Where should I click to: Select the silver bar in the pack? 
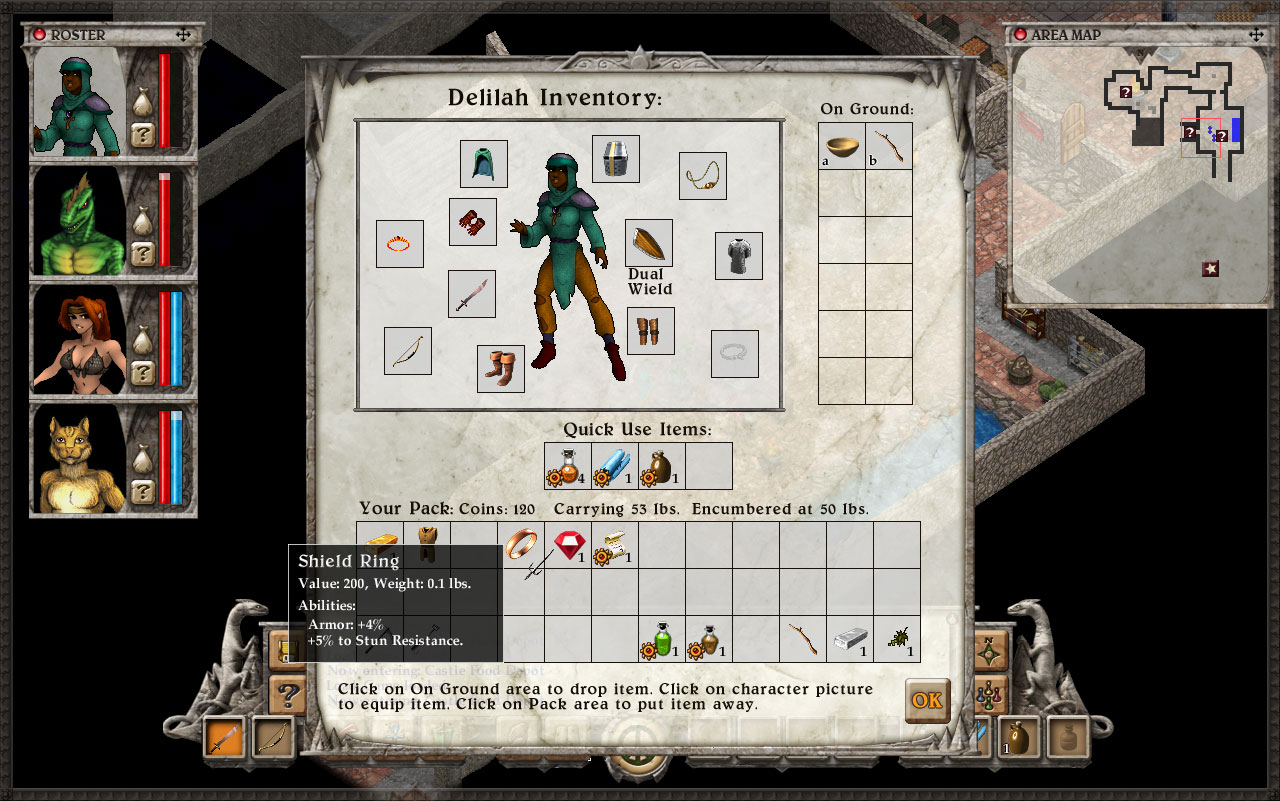(x=850, y=639)
